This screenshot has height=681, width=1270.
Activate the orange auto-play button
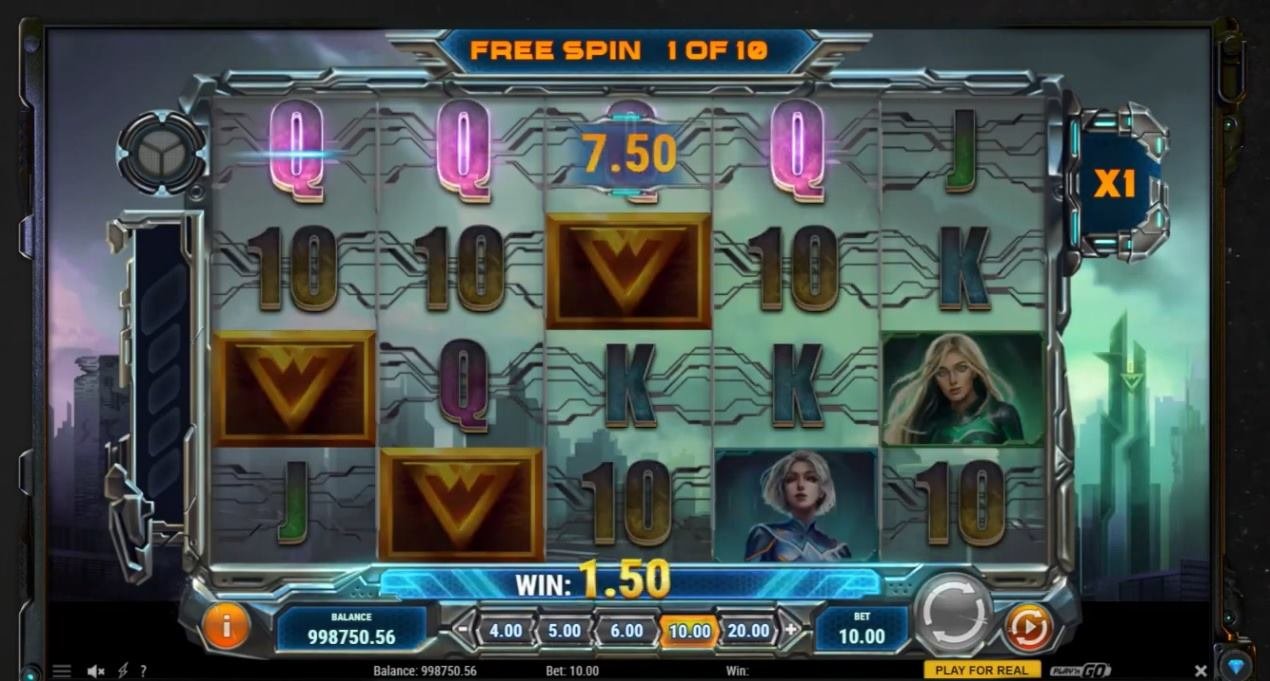1028,627
